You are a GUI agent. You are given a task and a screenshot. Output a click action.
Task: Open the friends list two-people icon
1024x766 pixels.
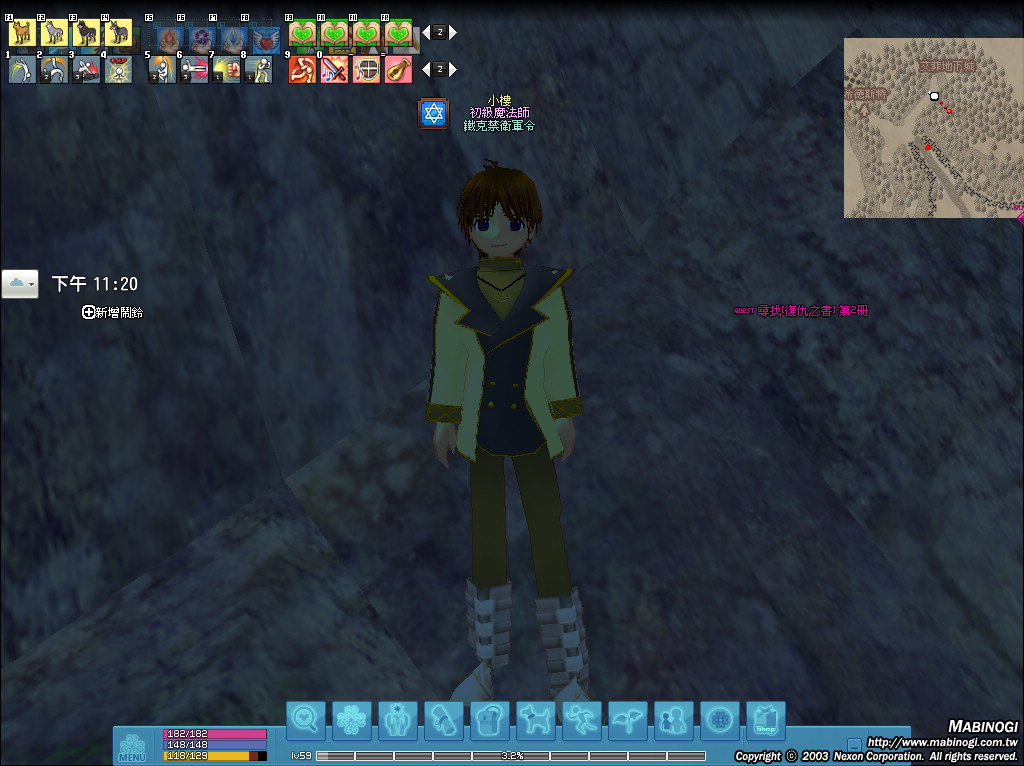[674, 720]
